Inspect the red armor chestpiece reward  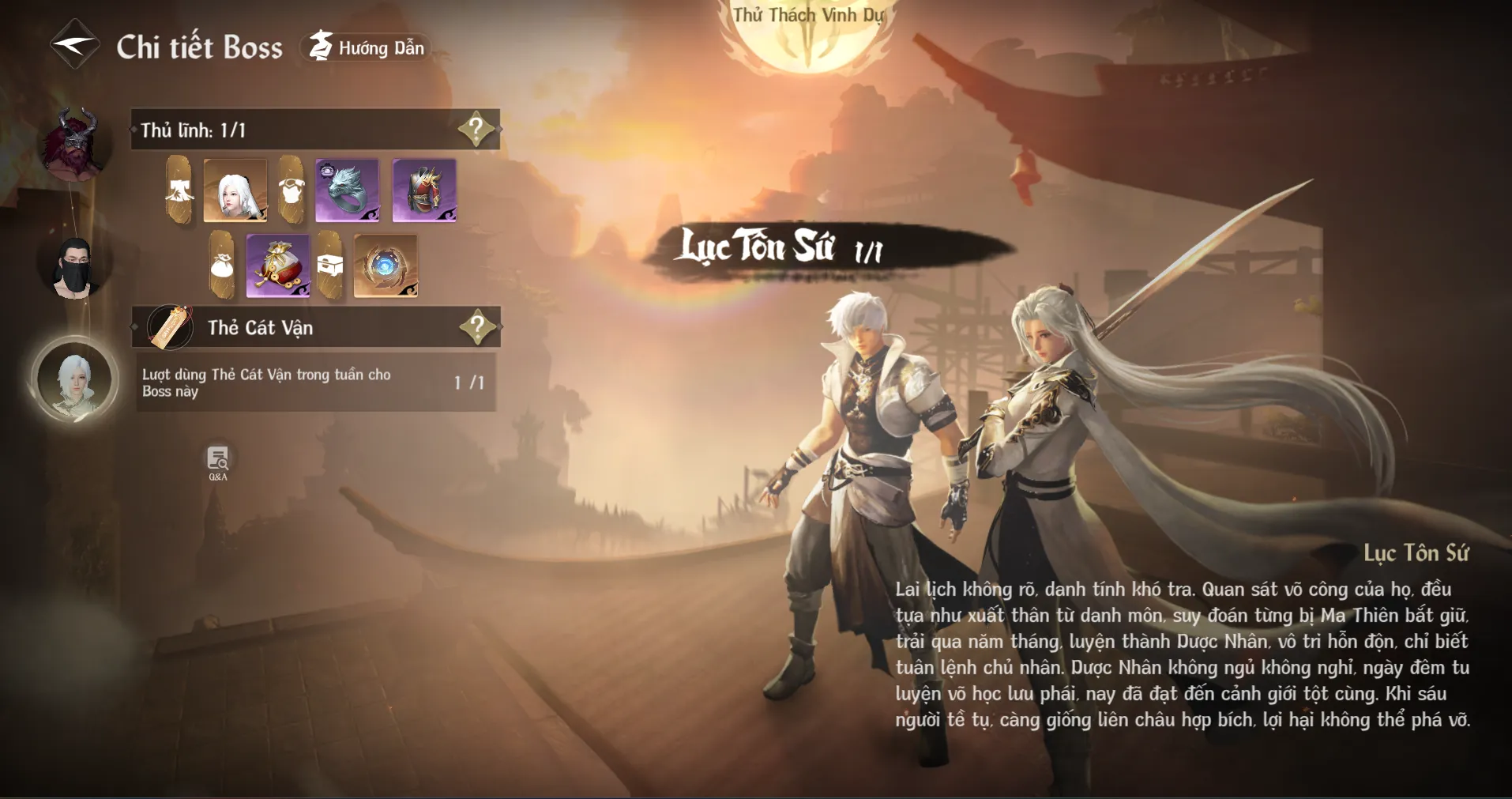coord(424,190)
